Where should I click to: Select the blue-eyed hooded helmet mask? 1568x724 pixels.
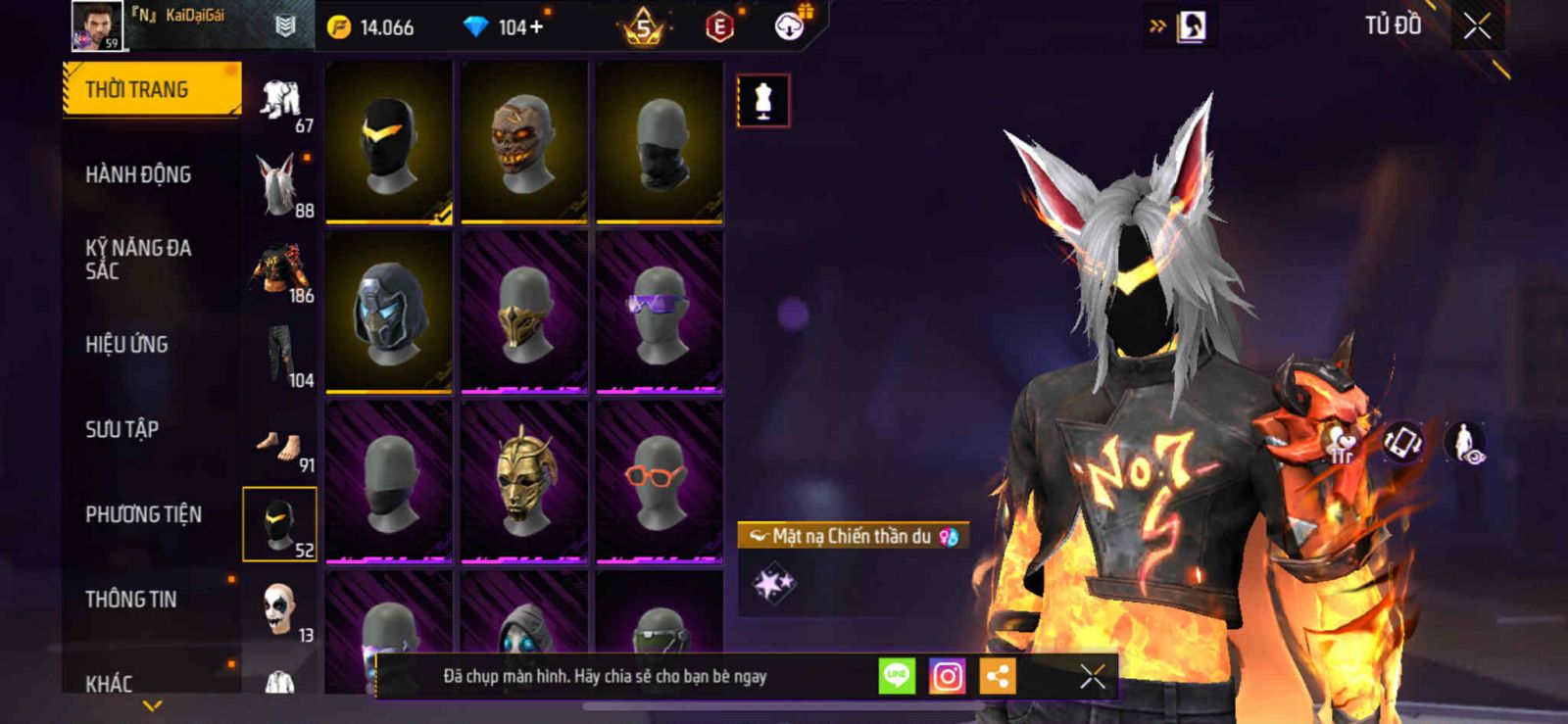(389, 312)
